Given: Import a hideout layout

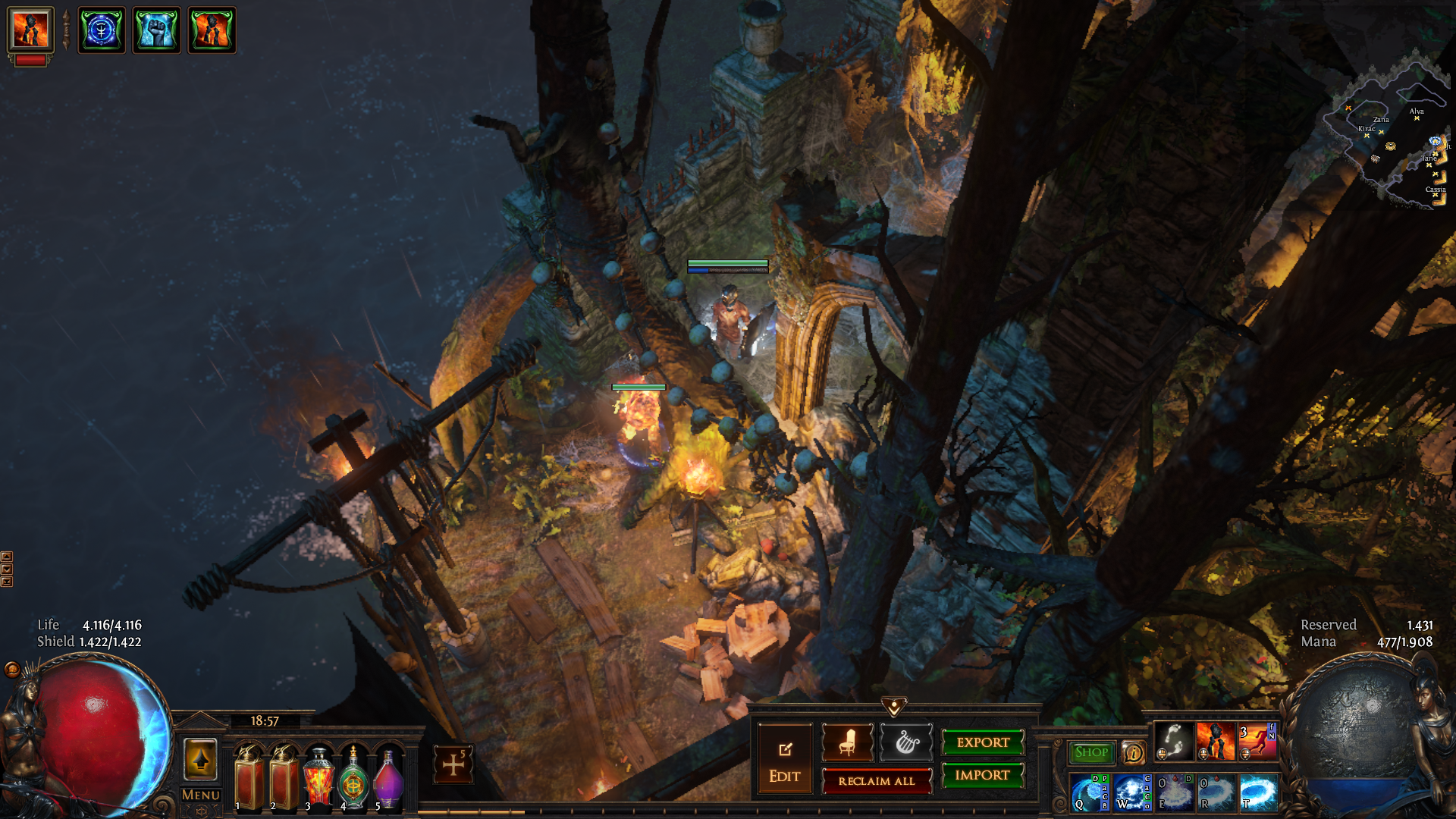Looking at the screenshot, I should pyautogui.click(x=983, y=775).
